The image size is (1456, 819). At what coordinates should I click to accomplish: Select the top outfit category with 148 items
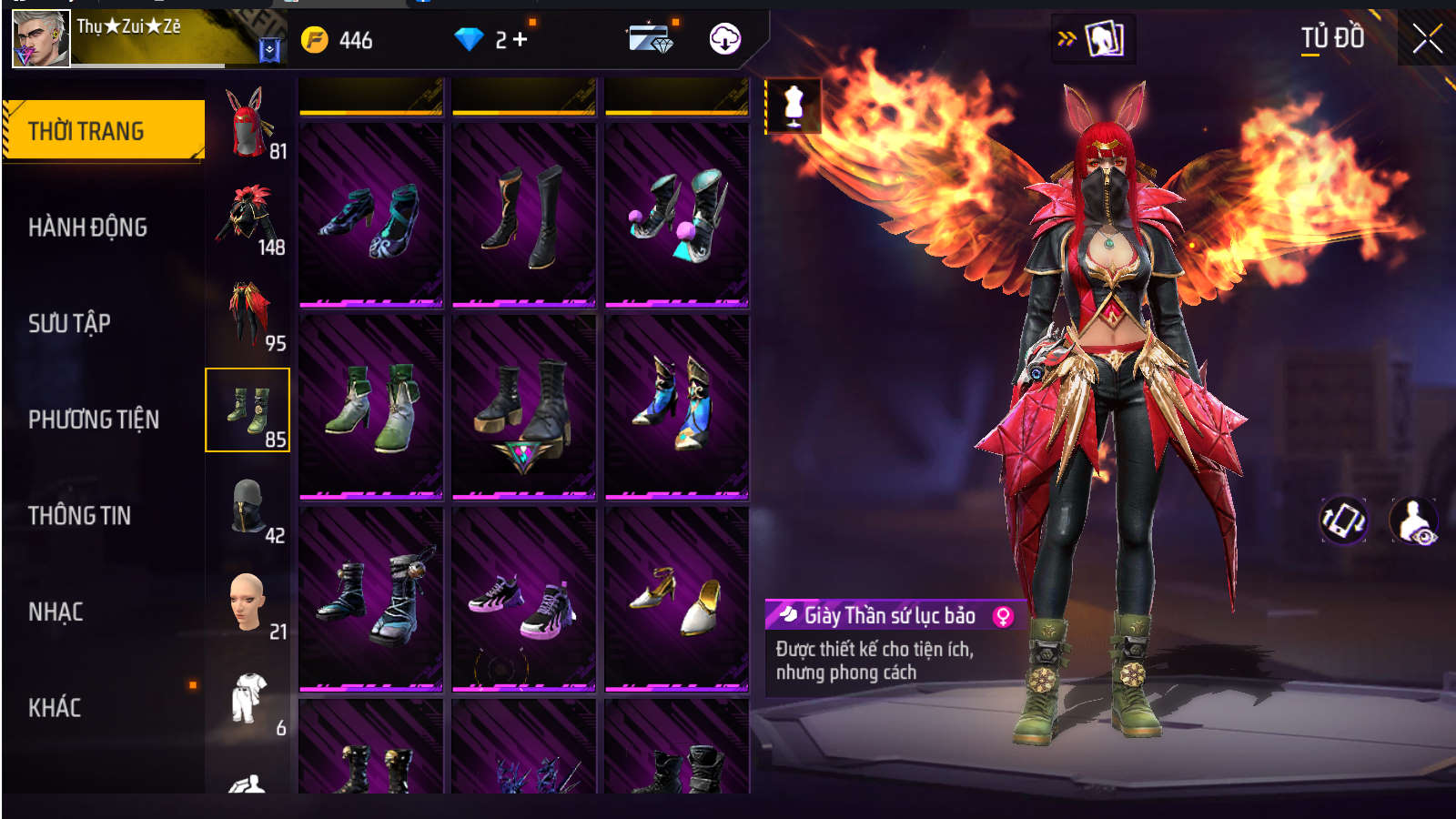(248, 218)
